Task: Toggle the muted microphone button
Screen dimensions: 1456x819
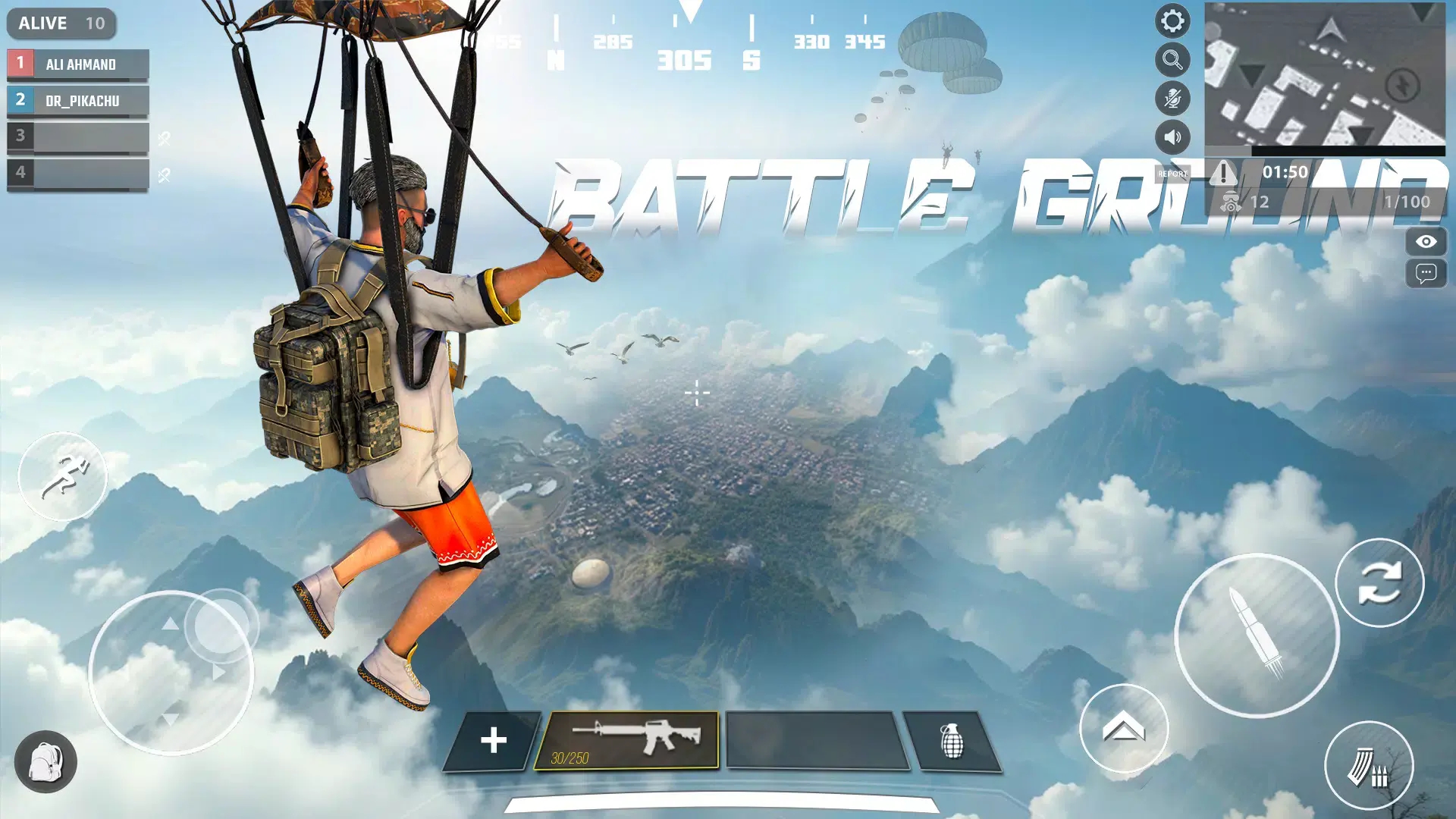Action: pyautogui.click(x=1172, y=99)
